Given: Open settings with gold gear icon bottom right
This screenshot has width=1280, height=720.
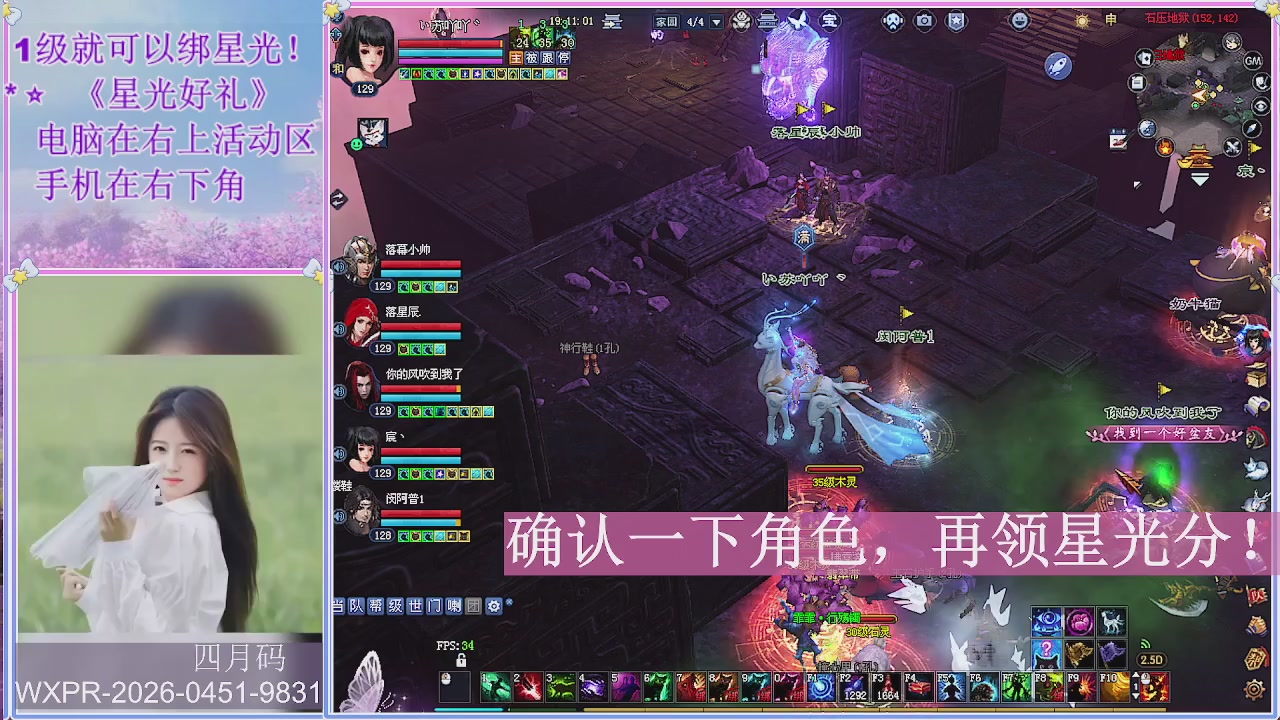Looking at the screenshot, I should coord(1255,690).
